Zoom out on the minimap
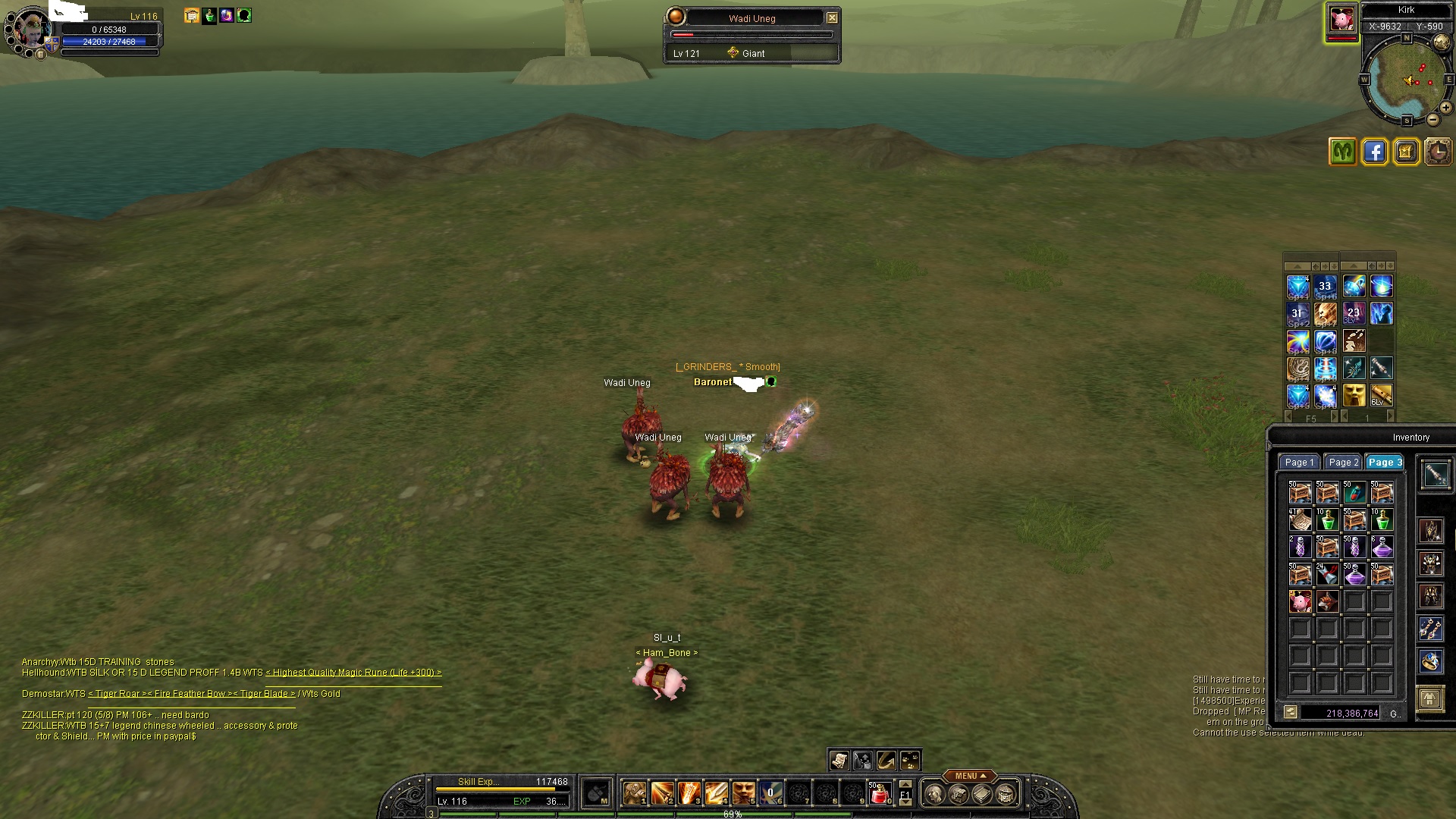This screenshot has width=1456, height=819. [x=1432, y=120]
